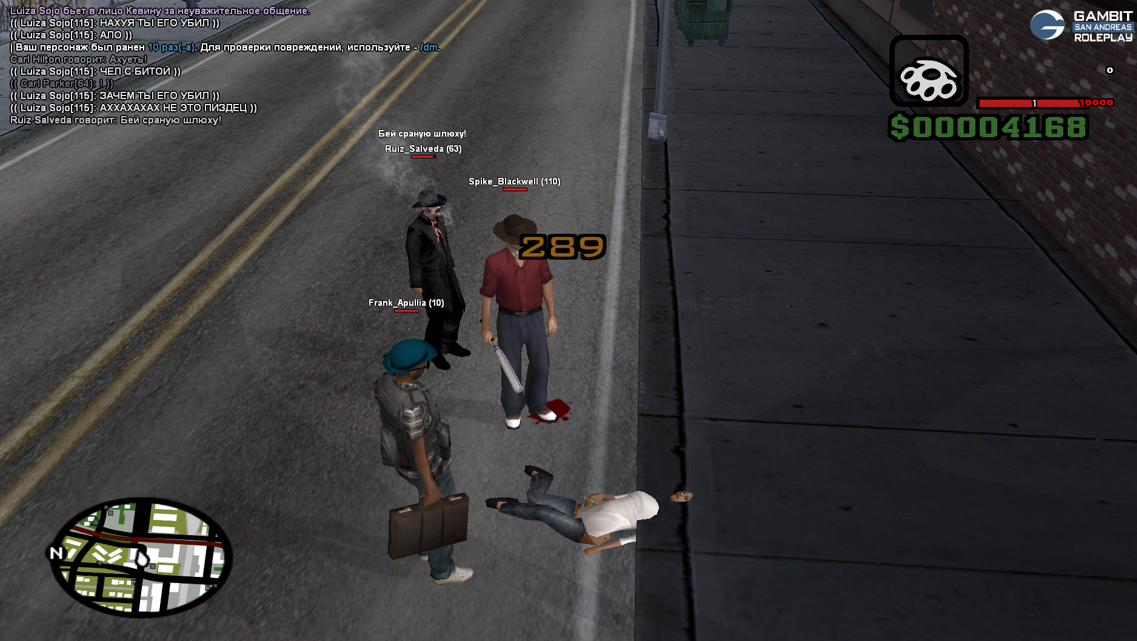The width and height of the screenshot is (1137, 641).
Task: Click the chat log text area
Action: pos(160,65)
